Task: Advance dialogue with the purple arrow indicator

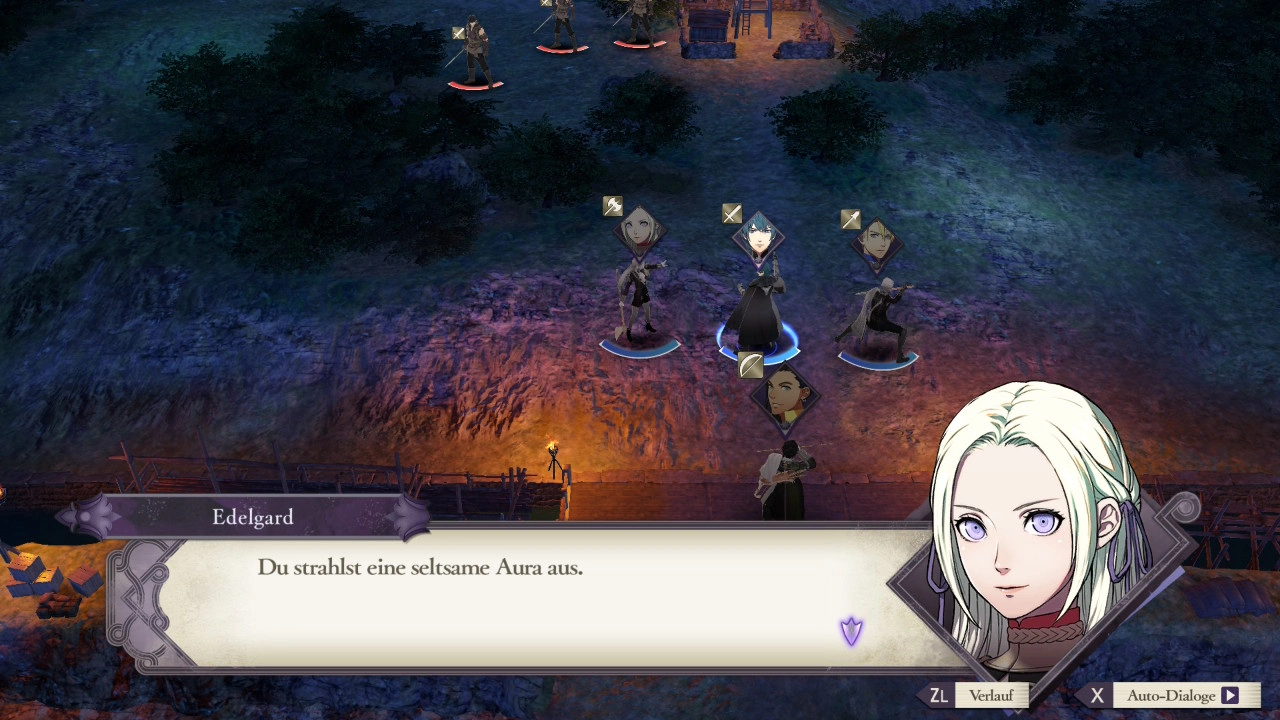Action: pyautogui.click(x=851, y=630)
